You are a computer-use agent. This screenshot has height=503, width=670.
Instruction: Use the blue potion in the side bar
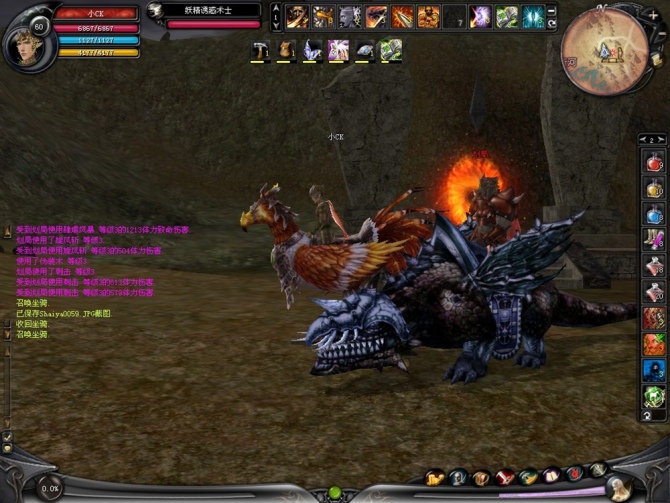(654, 213)
